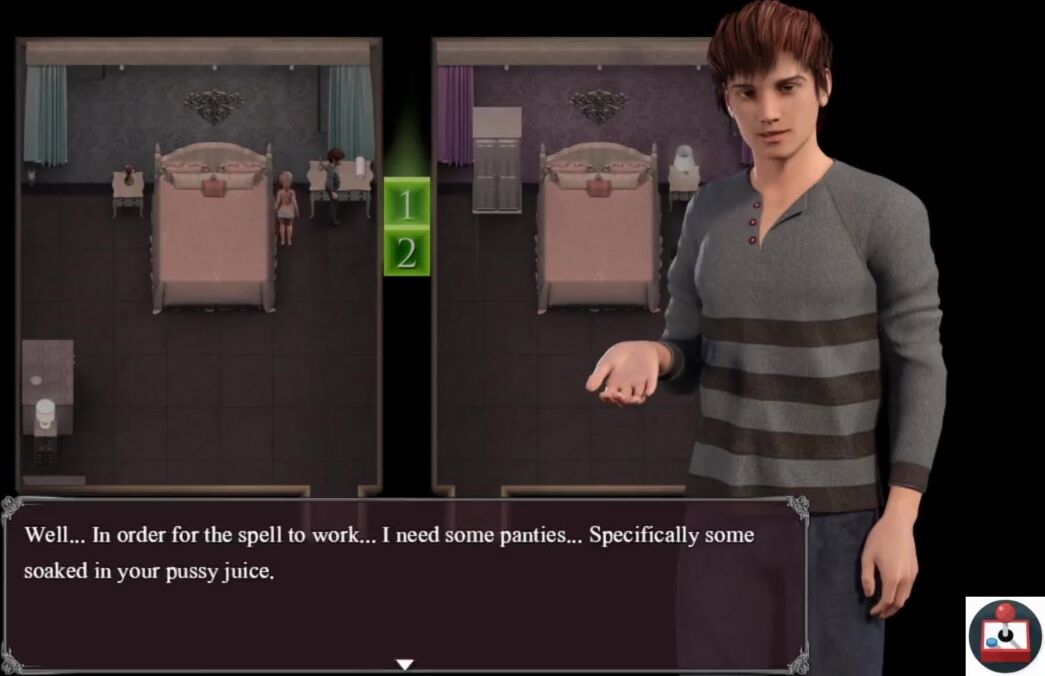The height and width of the screenshot is (676, 1045).
Task: Select the green floor 2 button
Action: click(406, 253)
